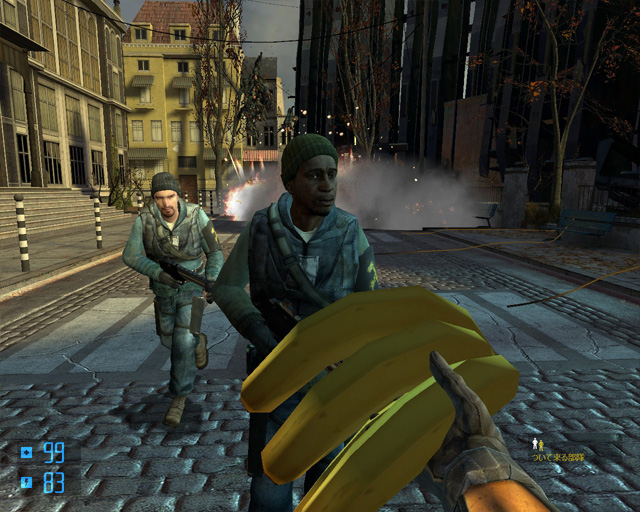Click the squad followers icon

pyautogui.click(x=537, y=442)
